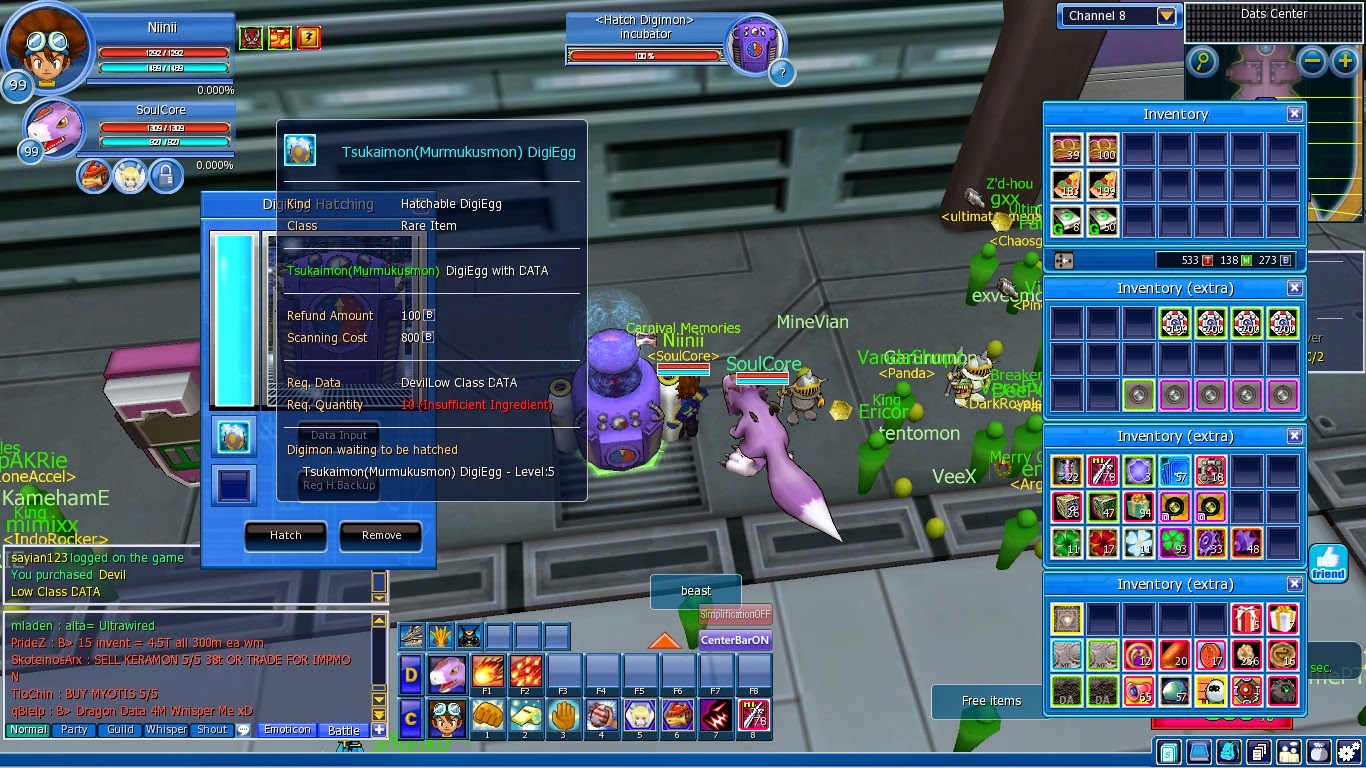Image resolution: width=1366 pixels, height=768 pixels.
Task: Open the settings gear icon in bottom-right taskbar
Action: pos(1349,752)
